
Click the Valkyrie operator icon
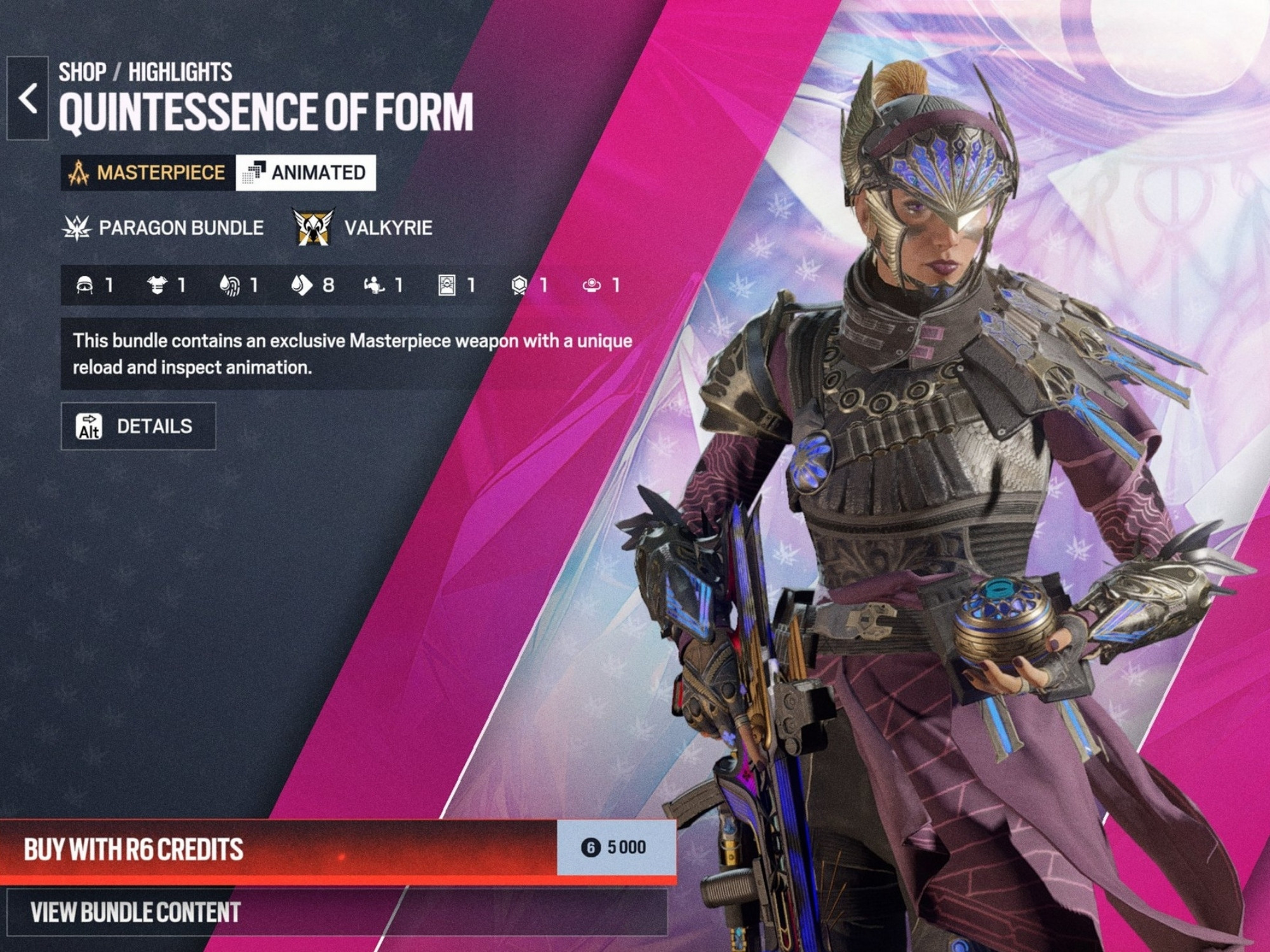tap(313, 227)
